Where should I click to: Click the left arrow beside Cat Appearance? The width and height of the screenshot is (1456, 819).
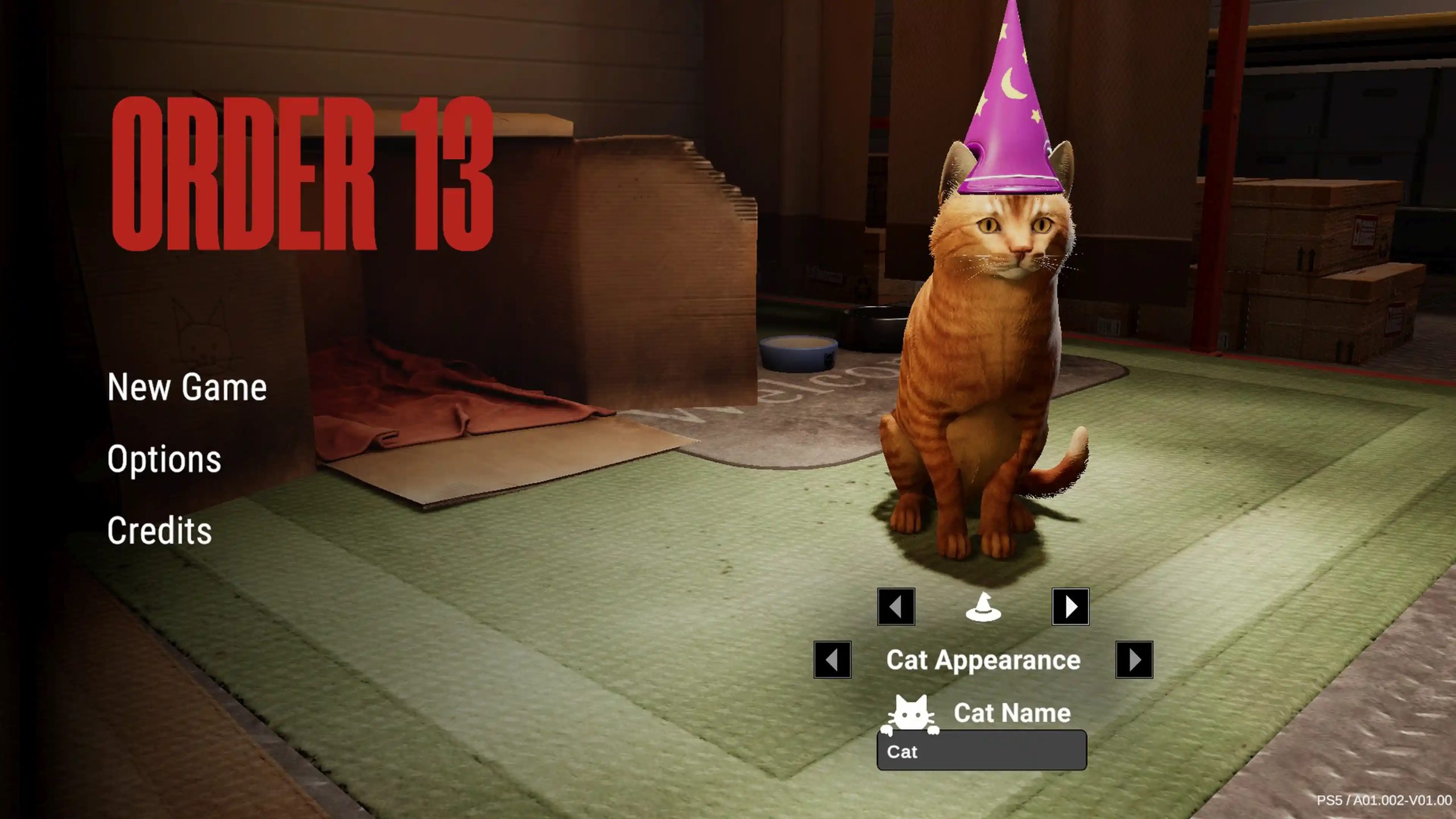click(x=832, y=660)
